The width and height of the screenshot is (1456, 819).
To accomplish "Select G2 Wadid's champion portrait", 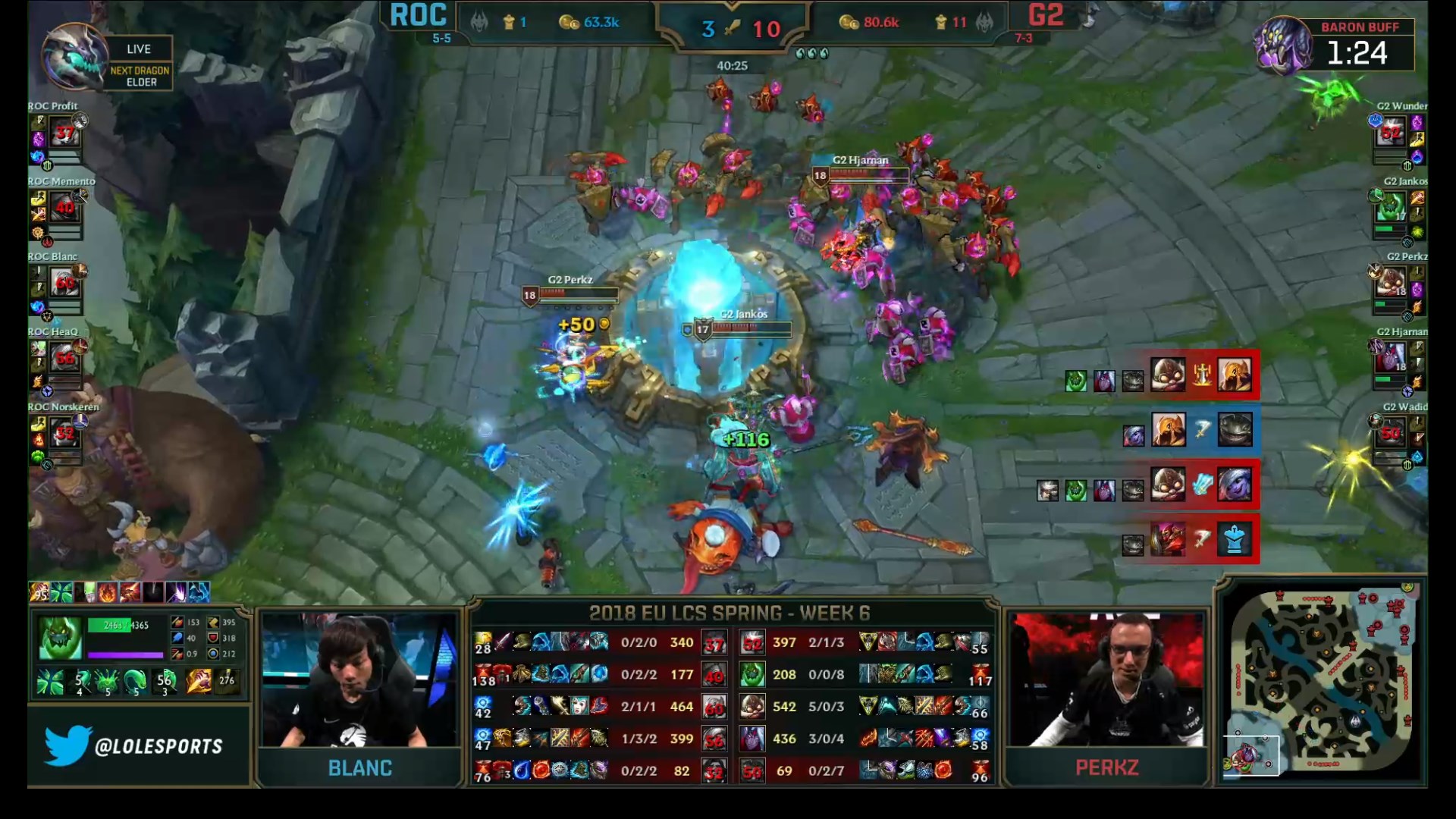I will coord(1391,433).
